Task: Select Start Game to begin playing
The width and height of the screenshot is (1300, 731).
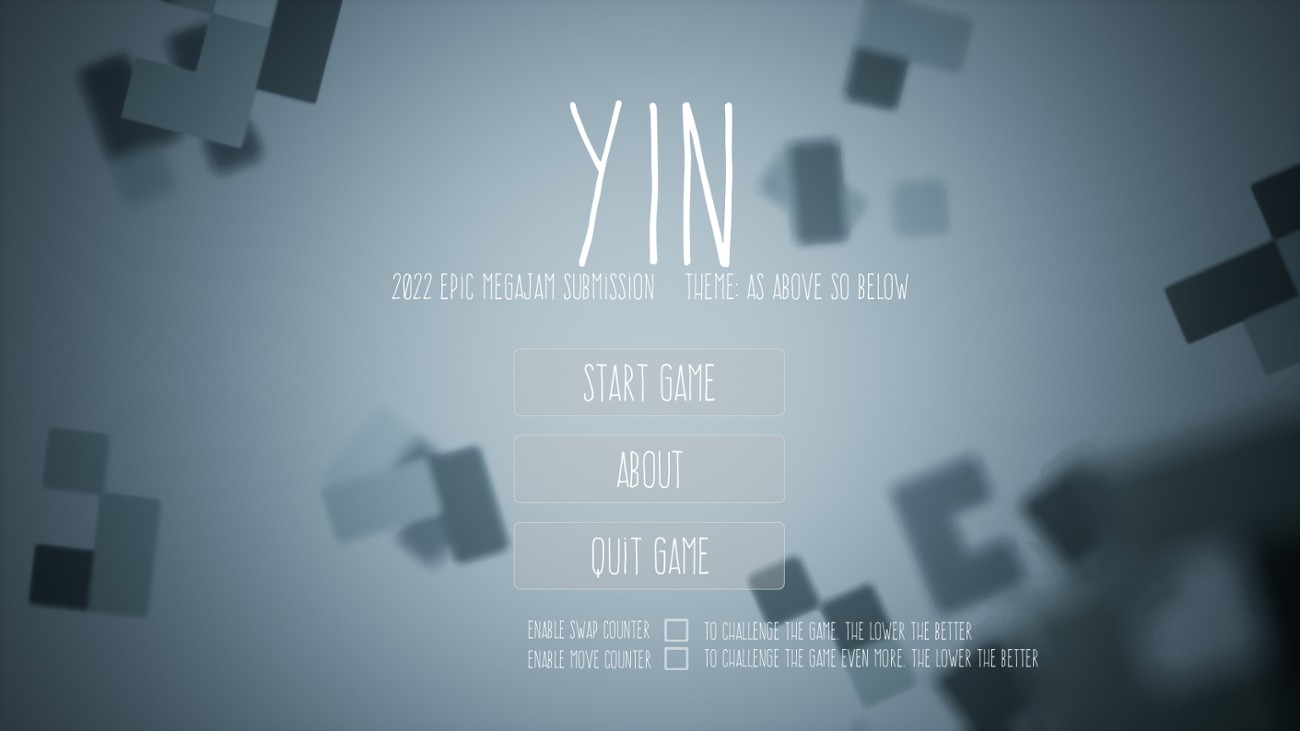Action: 649,383
